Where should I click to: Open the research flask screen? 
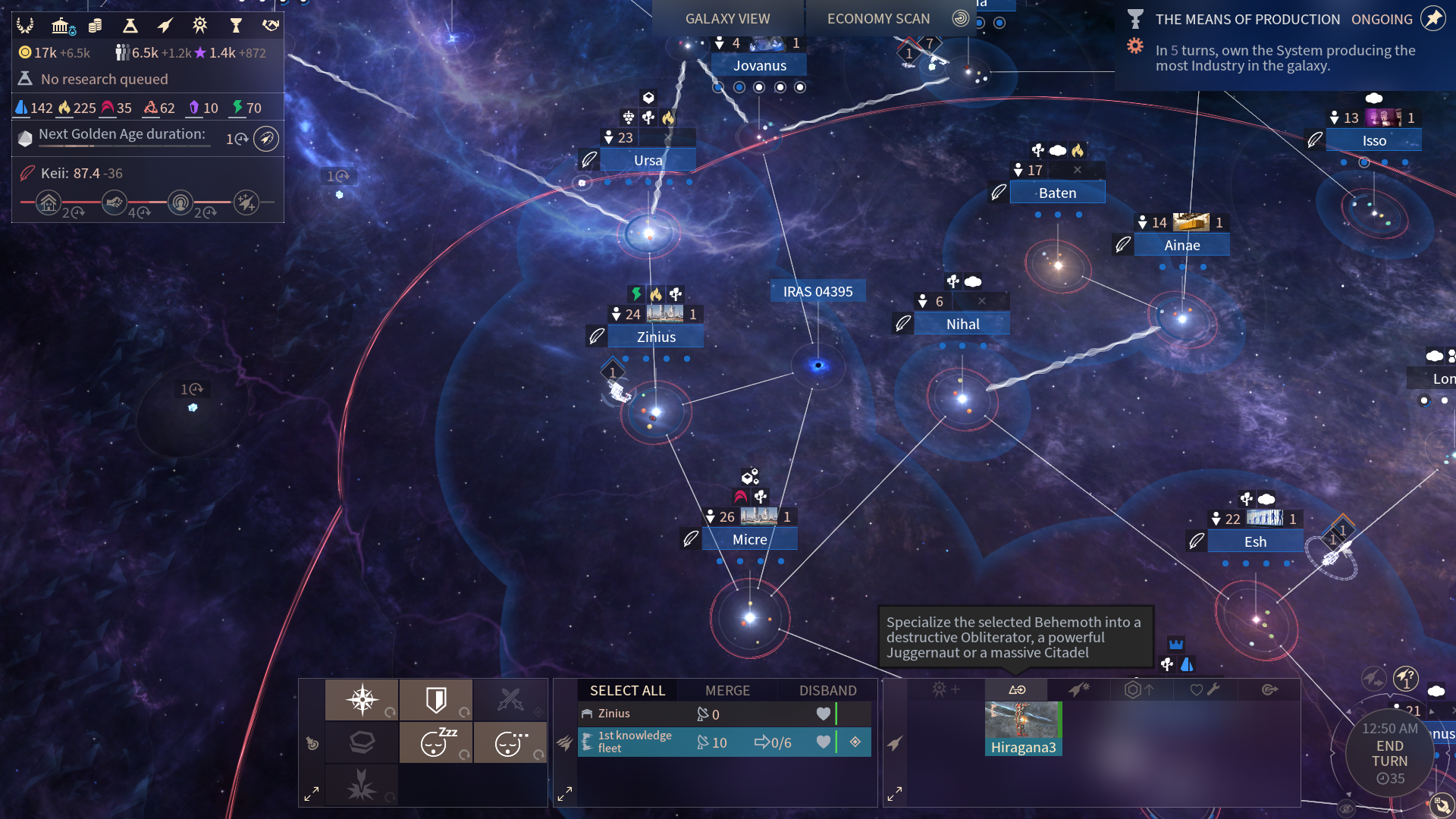130,27
